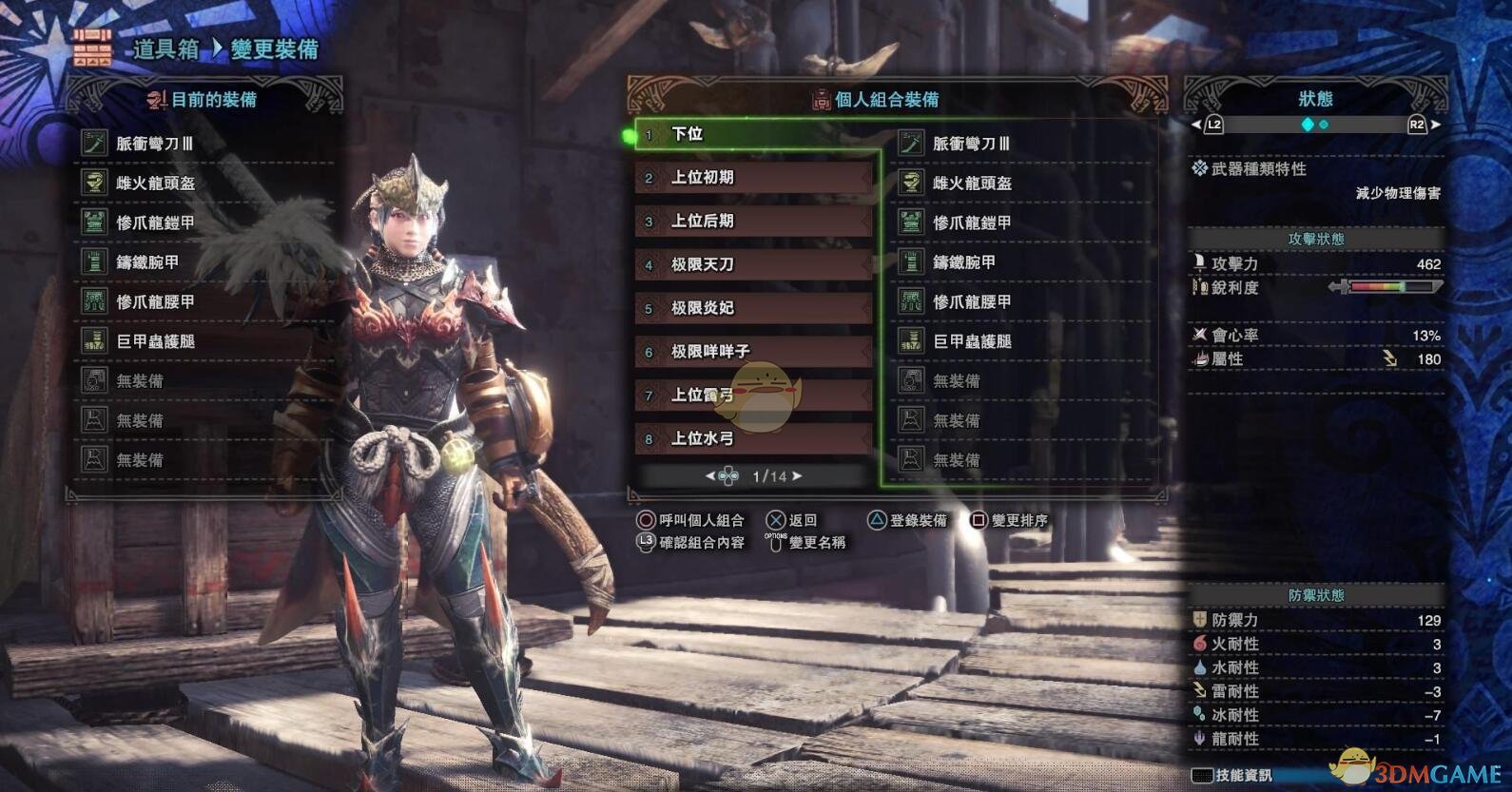Screen dimensions: 1512x792
Task: Click 巨甲蟲護腿 in 個人組合裝備 preview
Action: click(972, 341)
